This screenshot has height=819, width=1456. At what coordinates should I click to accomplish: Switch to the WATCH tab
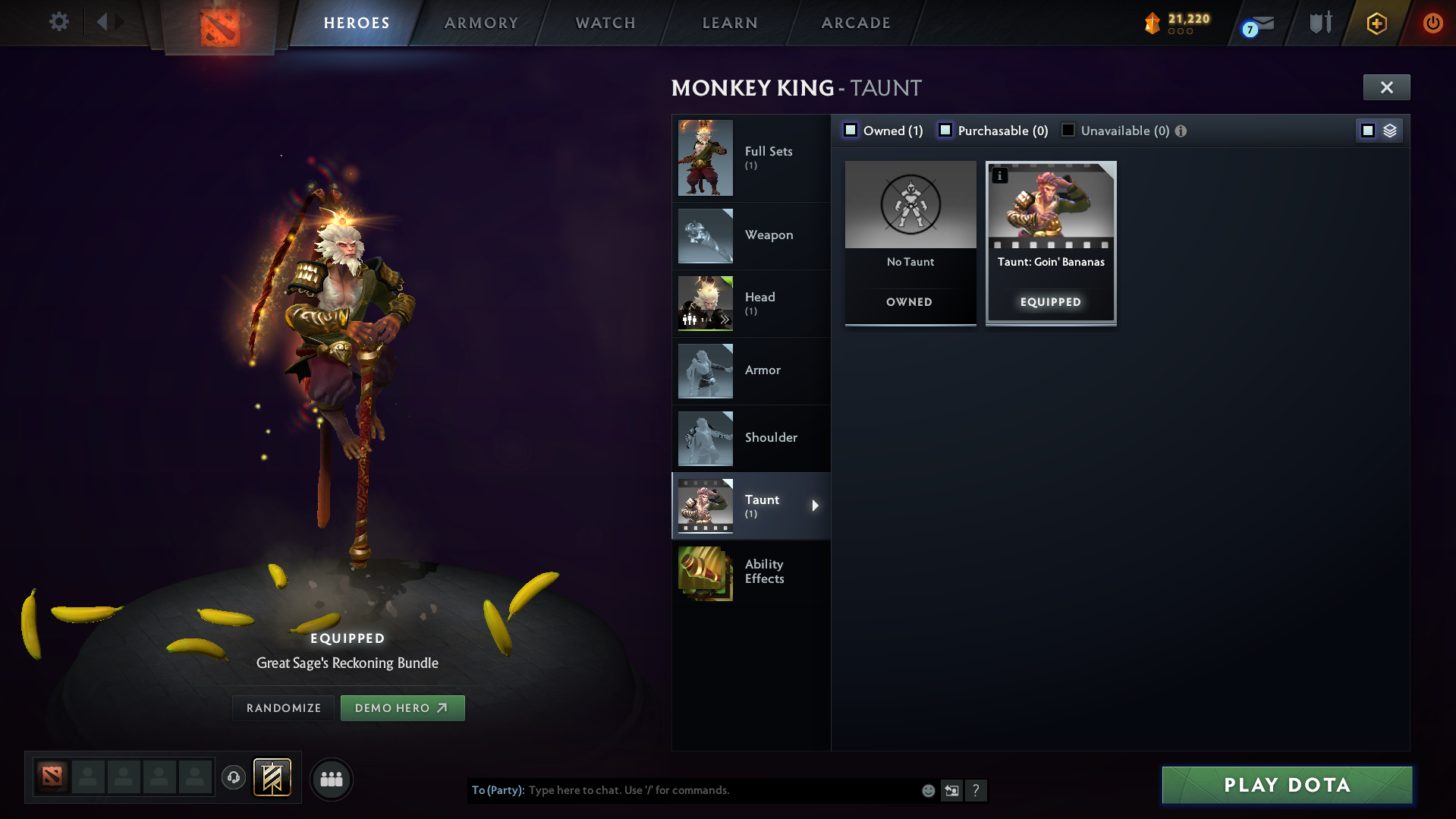point(605,23)
